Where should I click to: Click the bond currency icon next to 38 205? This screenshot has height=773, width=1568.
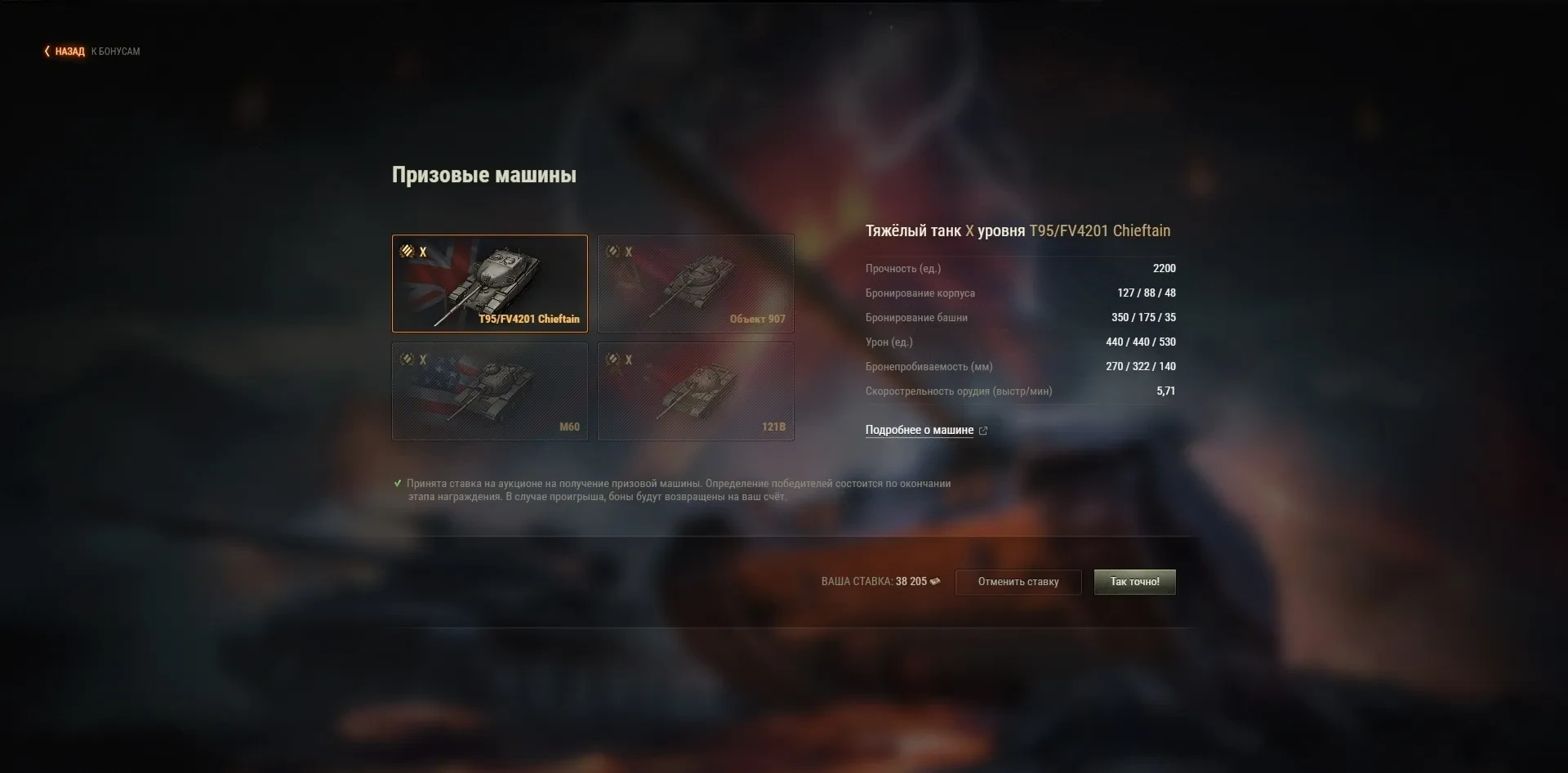pos(934,582)
